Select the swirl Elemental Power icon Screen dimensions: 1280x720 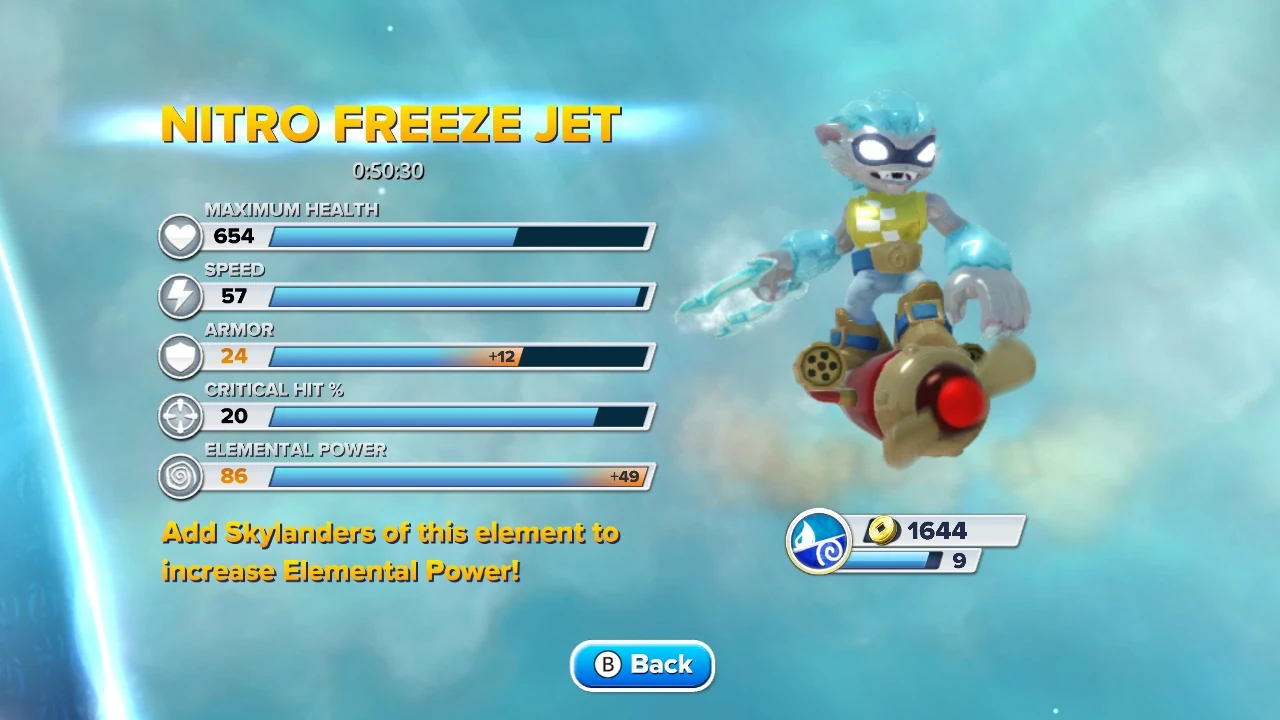coord(180,477)
